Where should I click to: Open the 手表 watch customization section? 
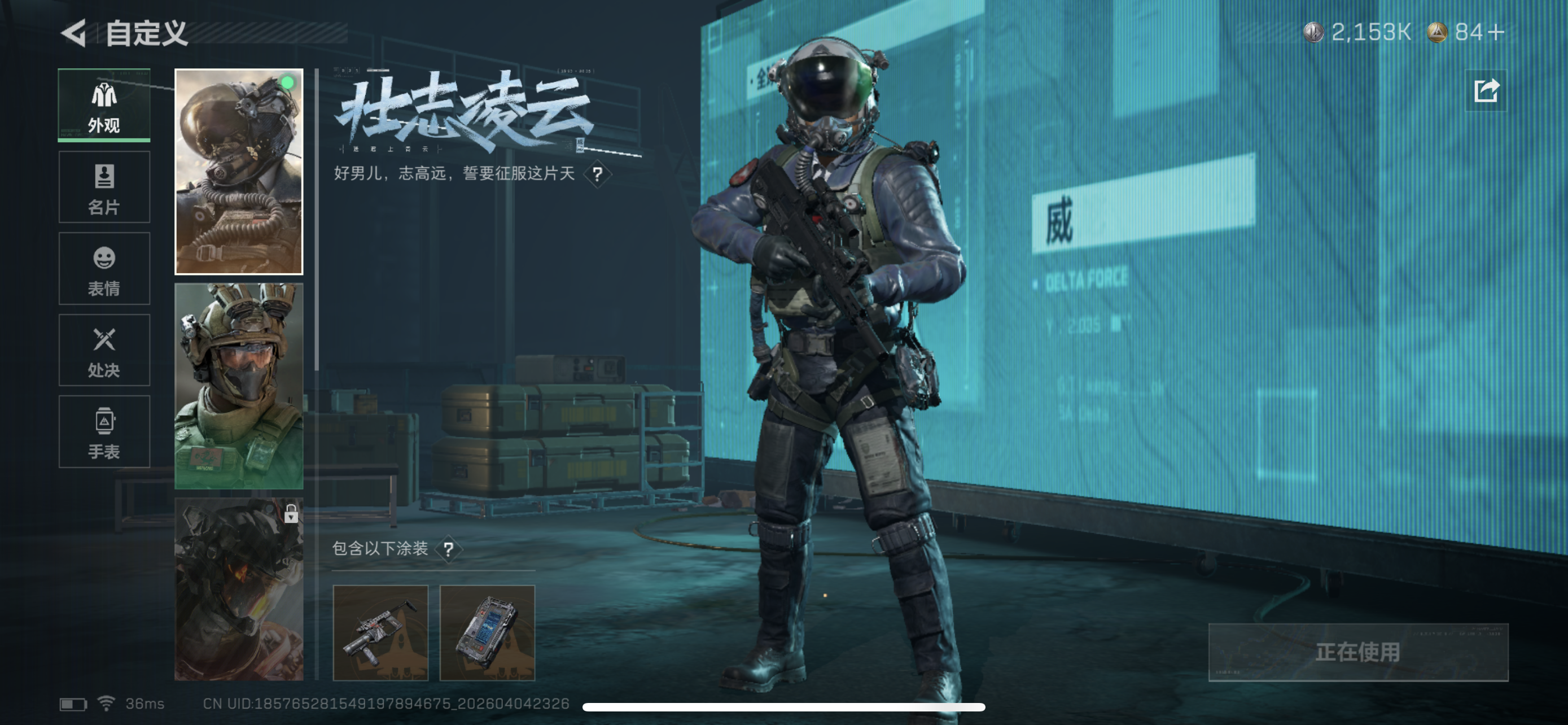coord(103,432)
